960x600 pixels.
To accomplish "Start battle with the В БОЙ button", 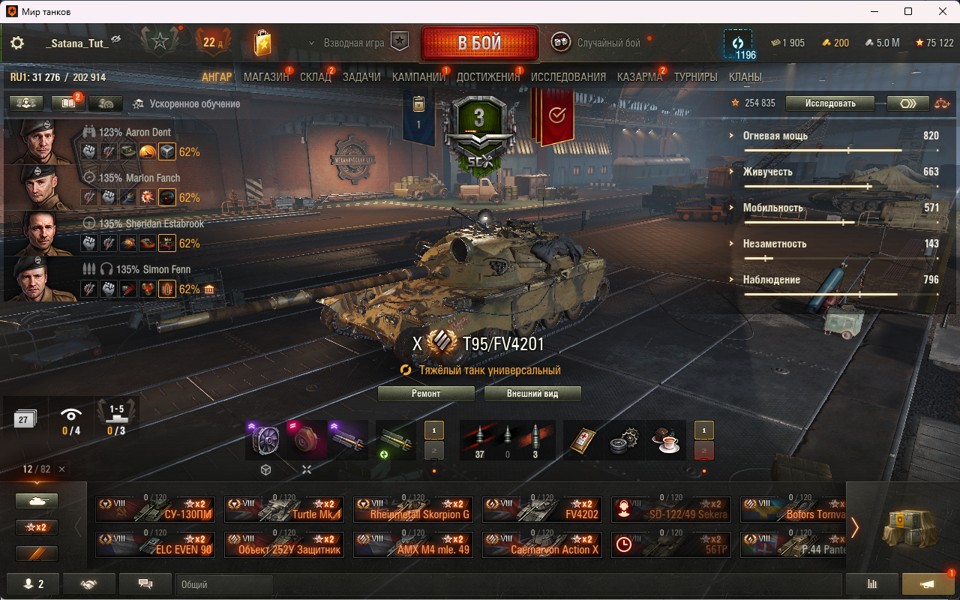I will tap(479, 44).
